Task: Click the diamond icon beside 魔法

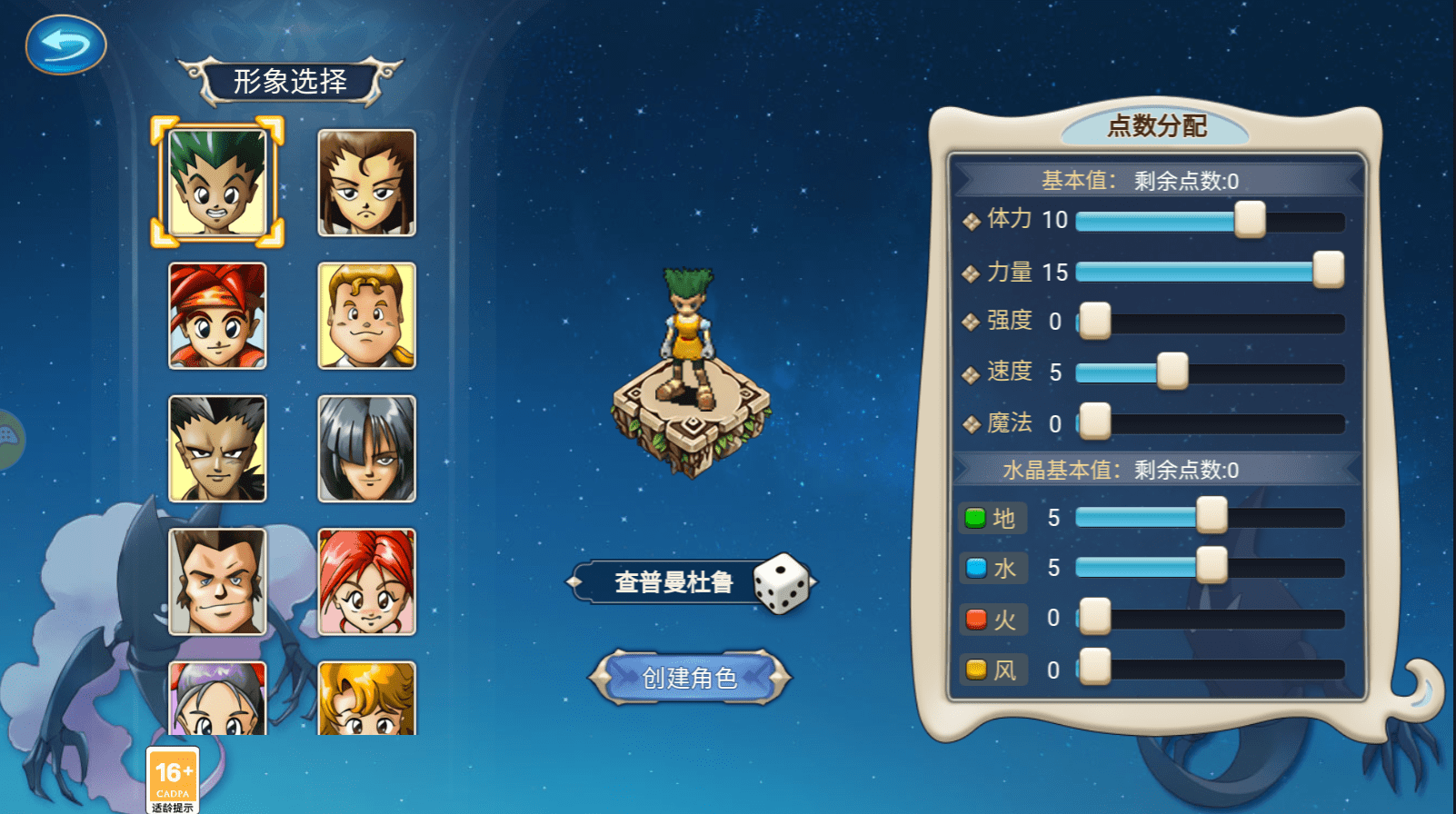Action: pyautogui.click(x=972, y=422)
